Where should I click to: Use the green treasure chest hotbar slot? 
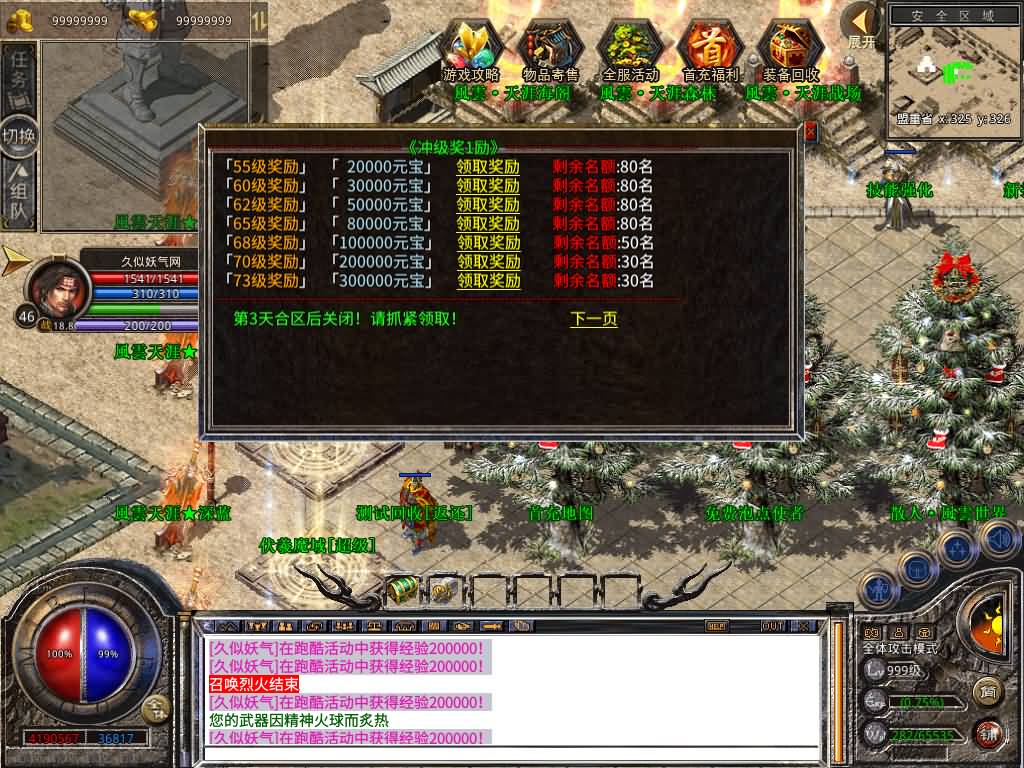tap(403, 589)
